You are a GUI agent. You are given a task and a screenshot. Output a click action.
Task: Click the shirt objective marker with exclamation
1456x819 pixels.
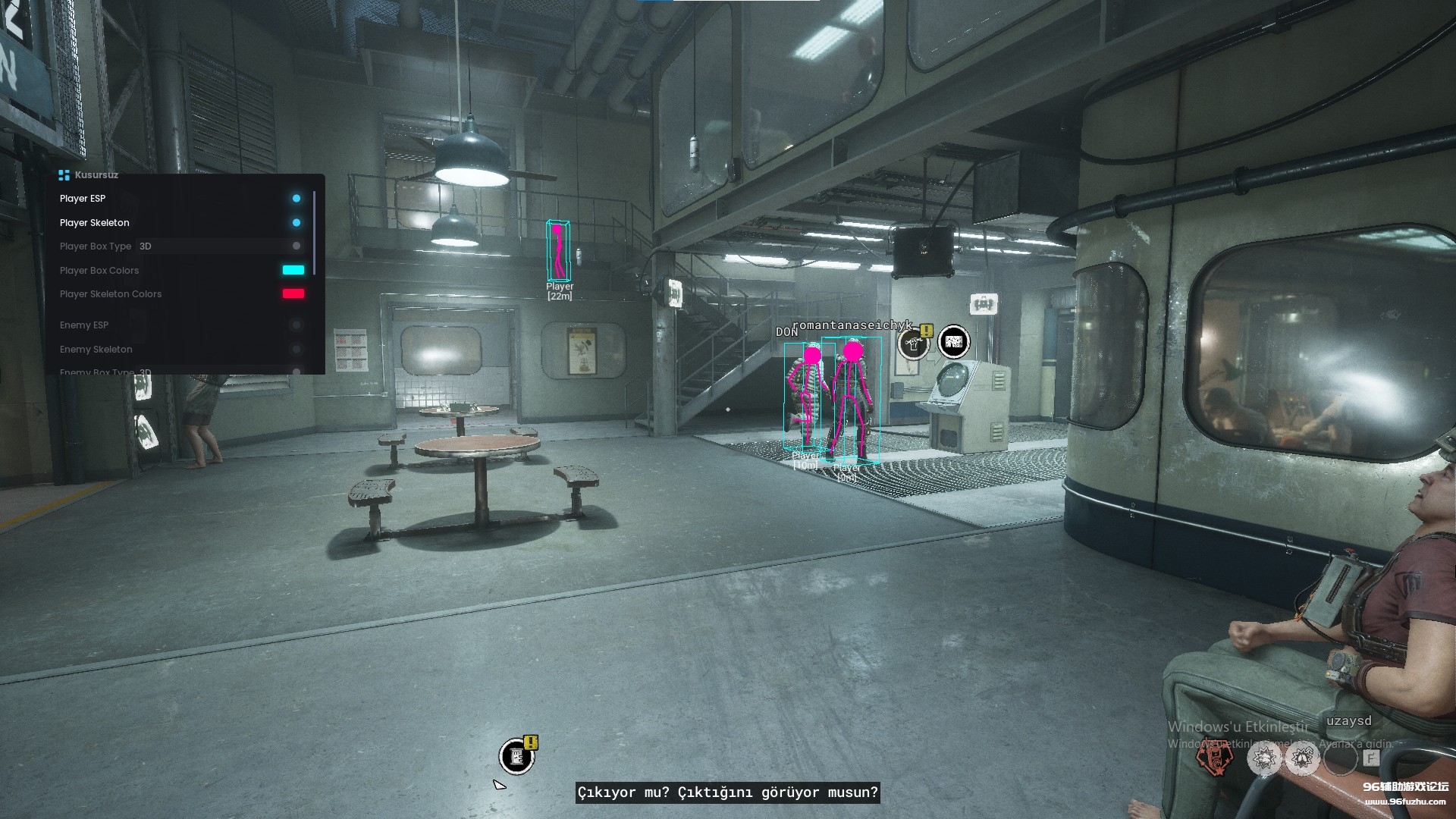click(x=915, y=344)
